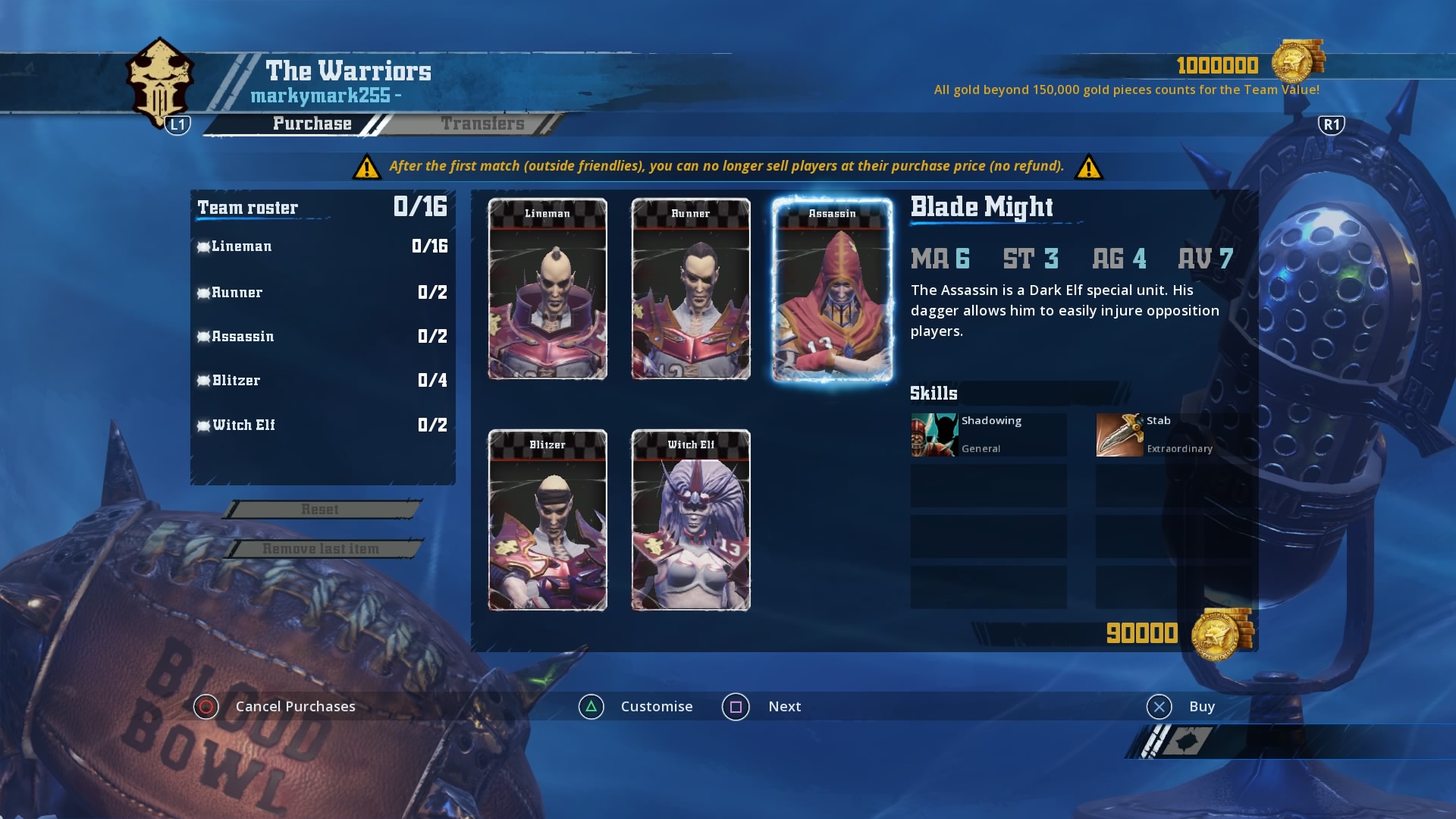This screenshot has height=819, width=1456.
Task: Select the Assassin roster entry
Action: (243, 336)
